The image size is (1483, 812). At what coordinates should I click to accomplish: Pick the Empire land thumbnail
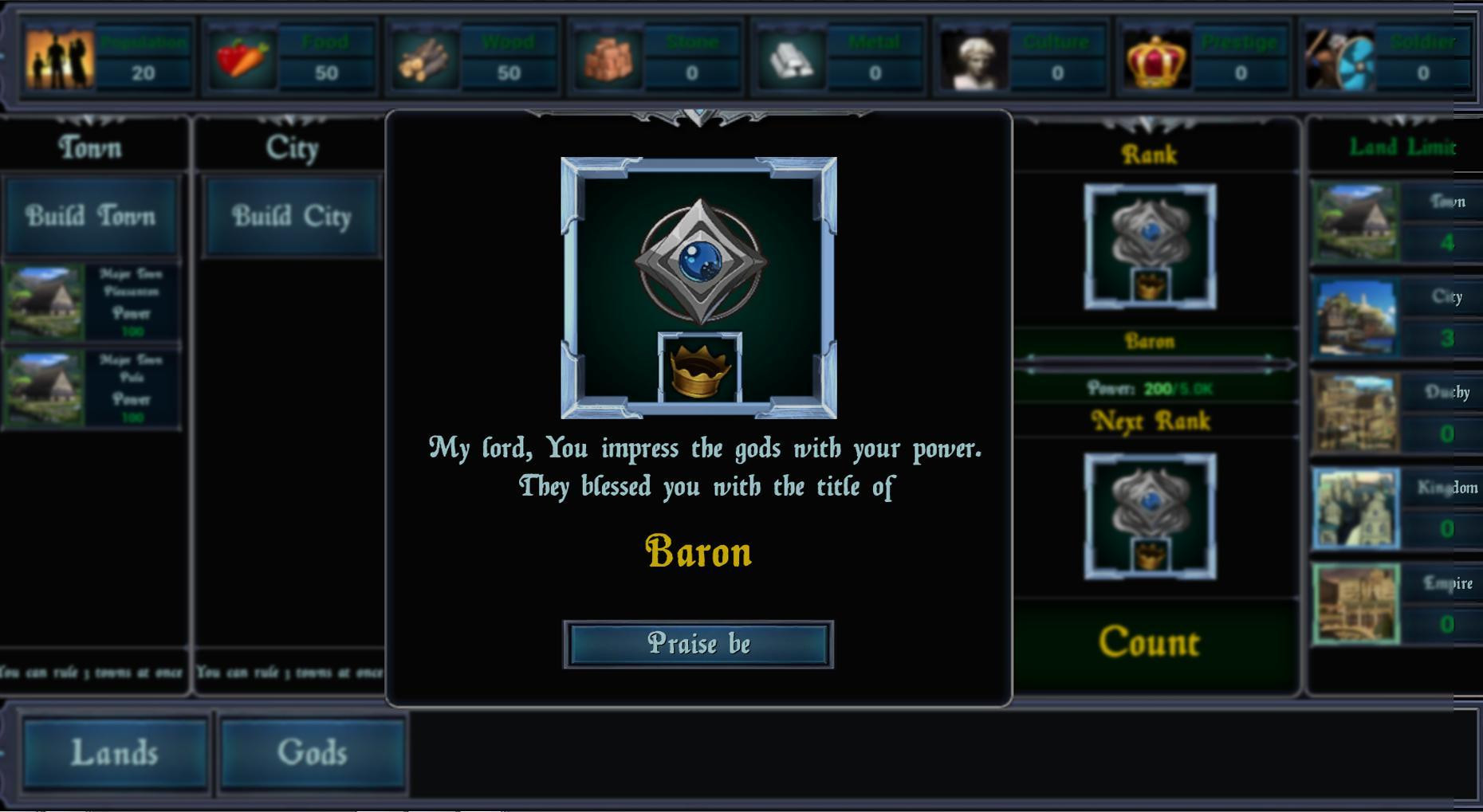(1355, 603)
